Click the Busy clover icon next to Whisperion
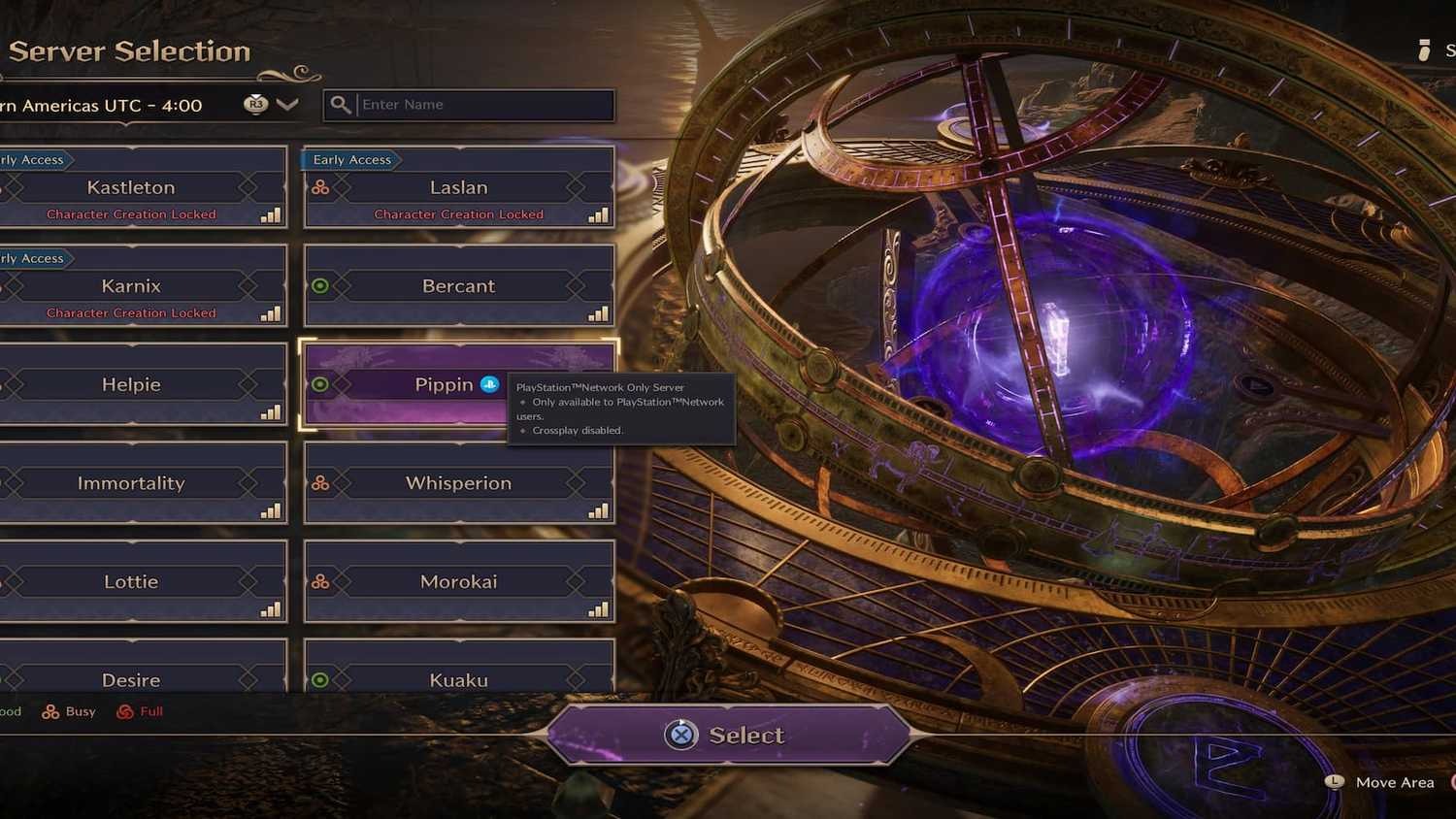The image size is (1456, 819). click(x=320, y=482)
